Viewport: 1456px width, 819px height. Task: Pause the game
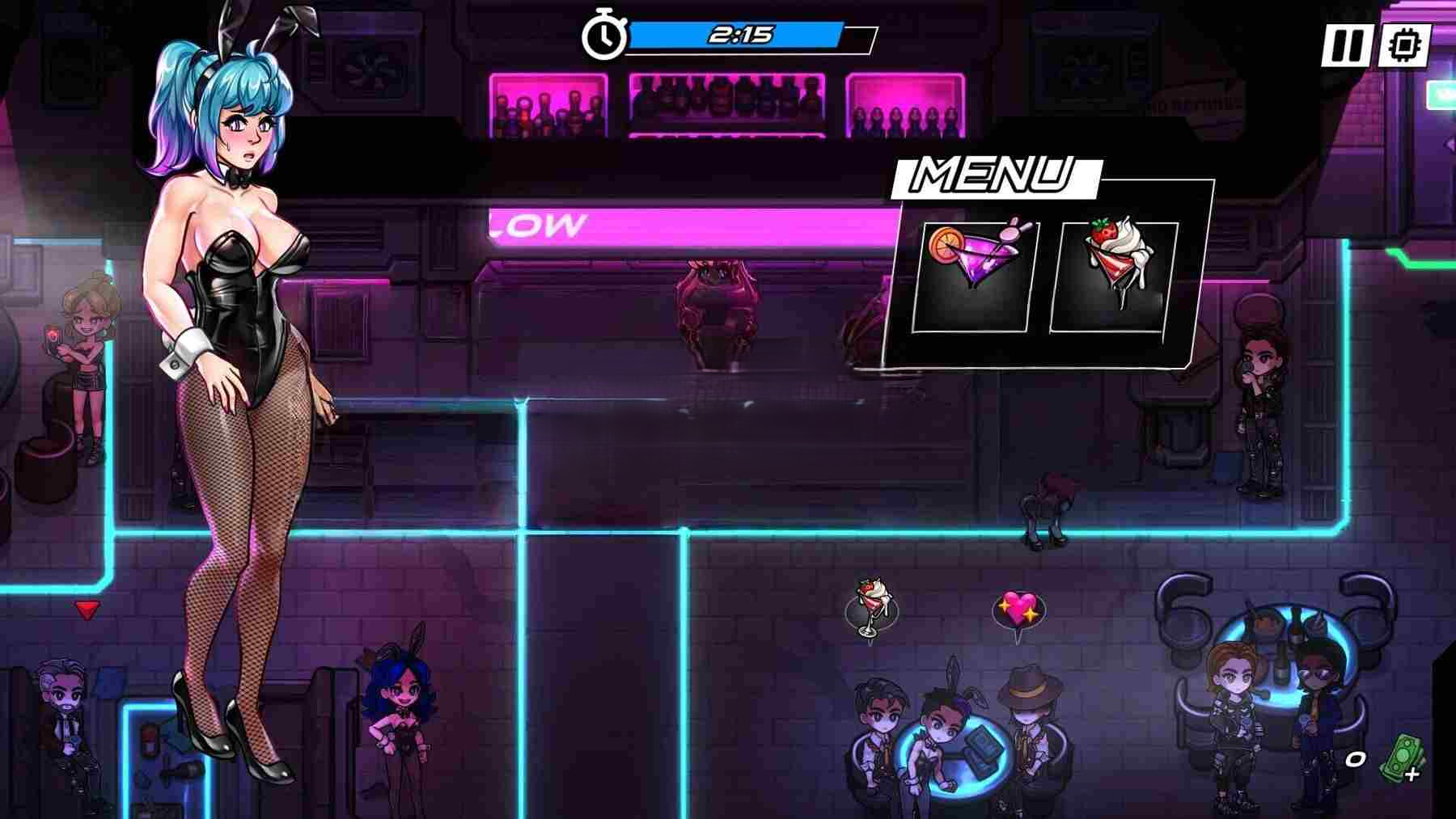coord(1345,45)
